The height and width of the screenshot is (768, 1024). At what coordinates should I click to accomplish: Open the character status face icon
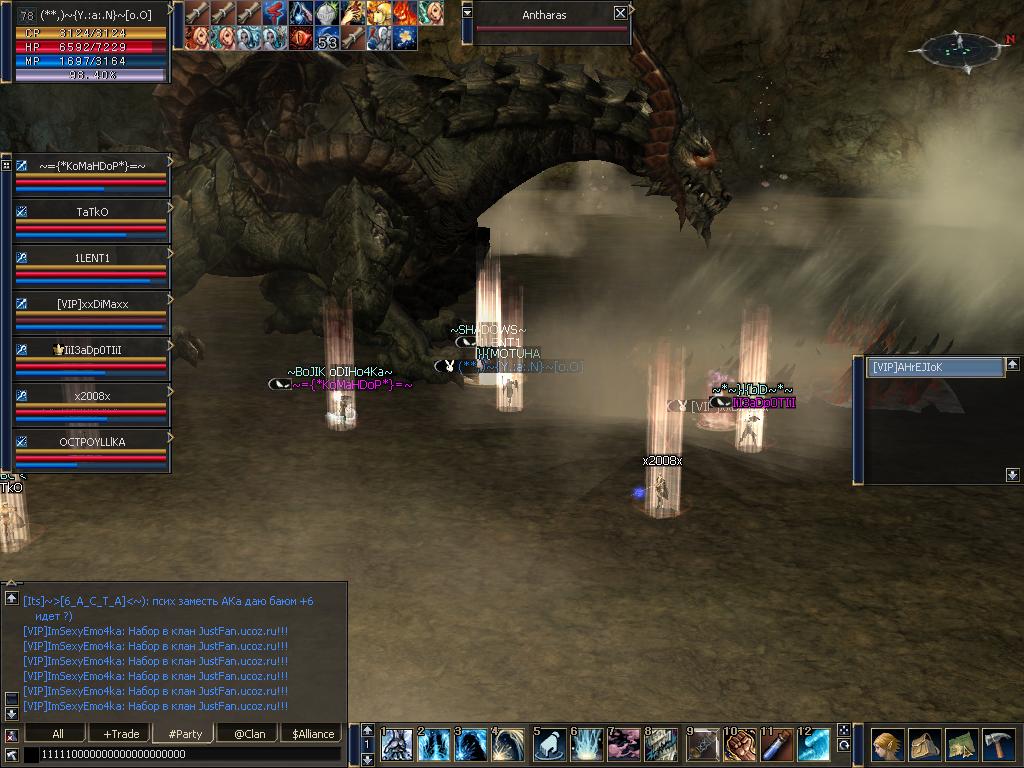886,745
